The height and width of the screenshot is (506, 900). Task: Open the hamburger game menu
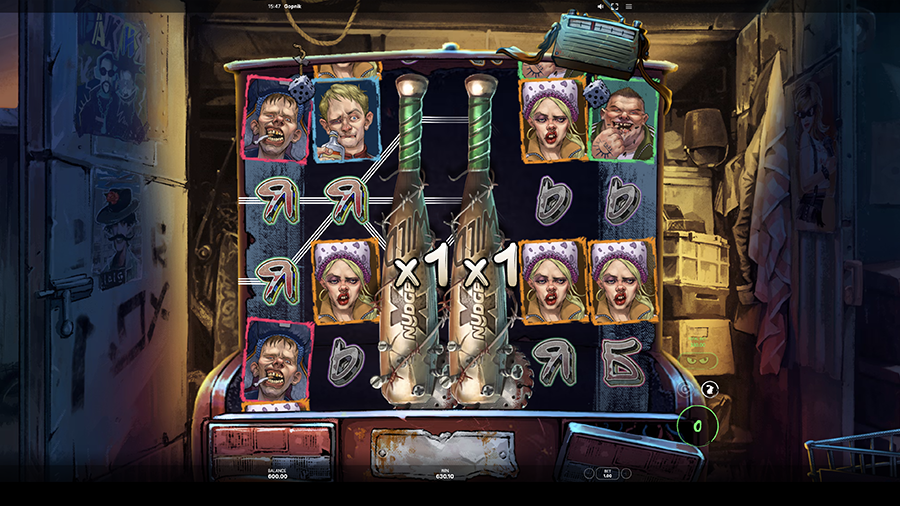(629, 6)
